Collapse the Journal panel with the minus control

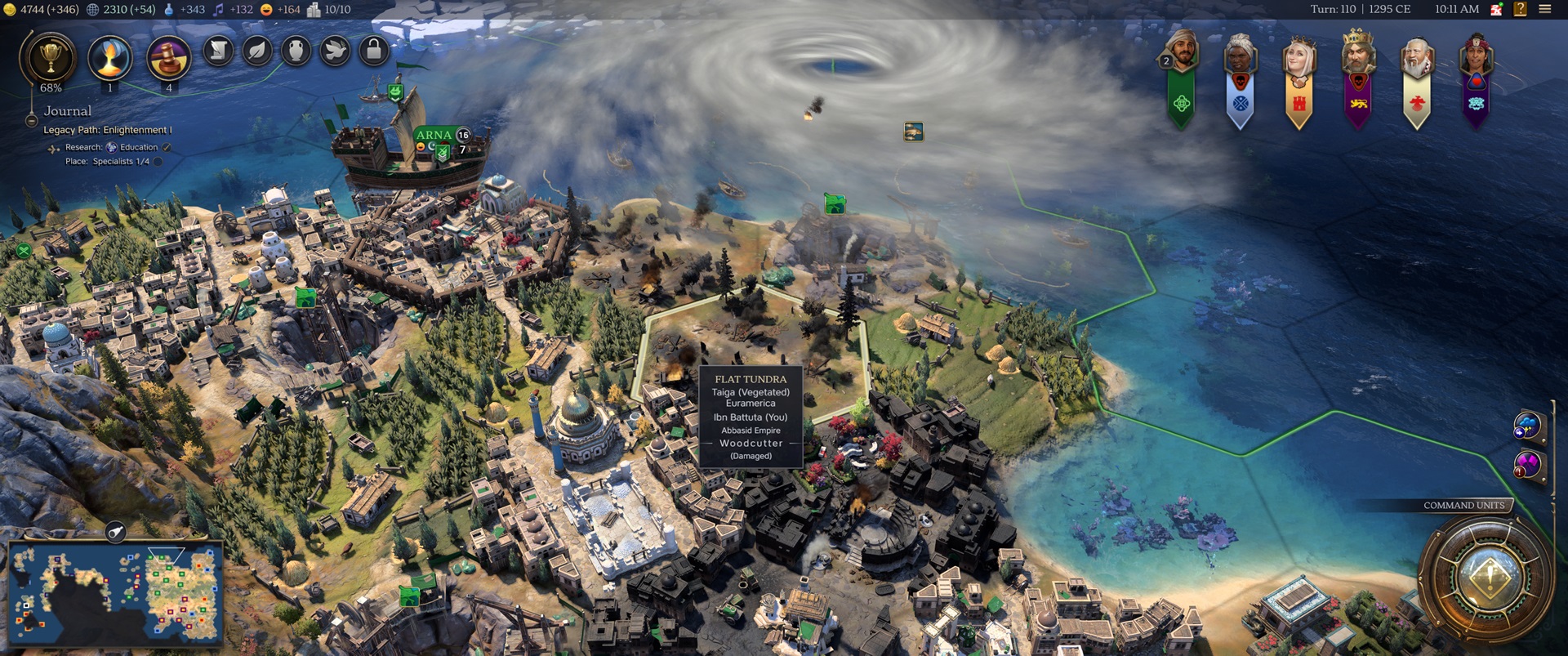click(x=31, y=122)
